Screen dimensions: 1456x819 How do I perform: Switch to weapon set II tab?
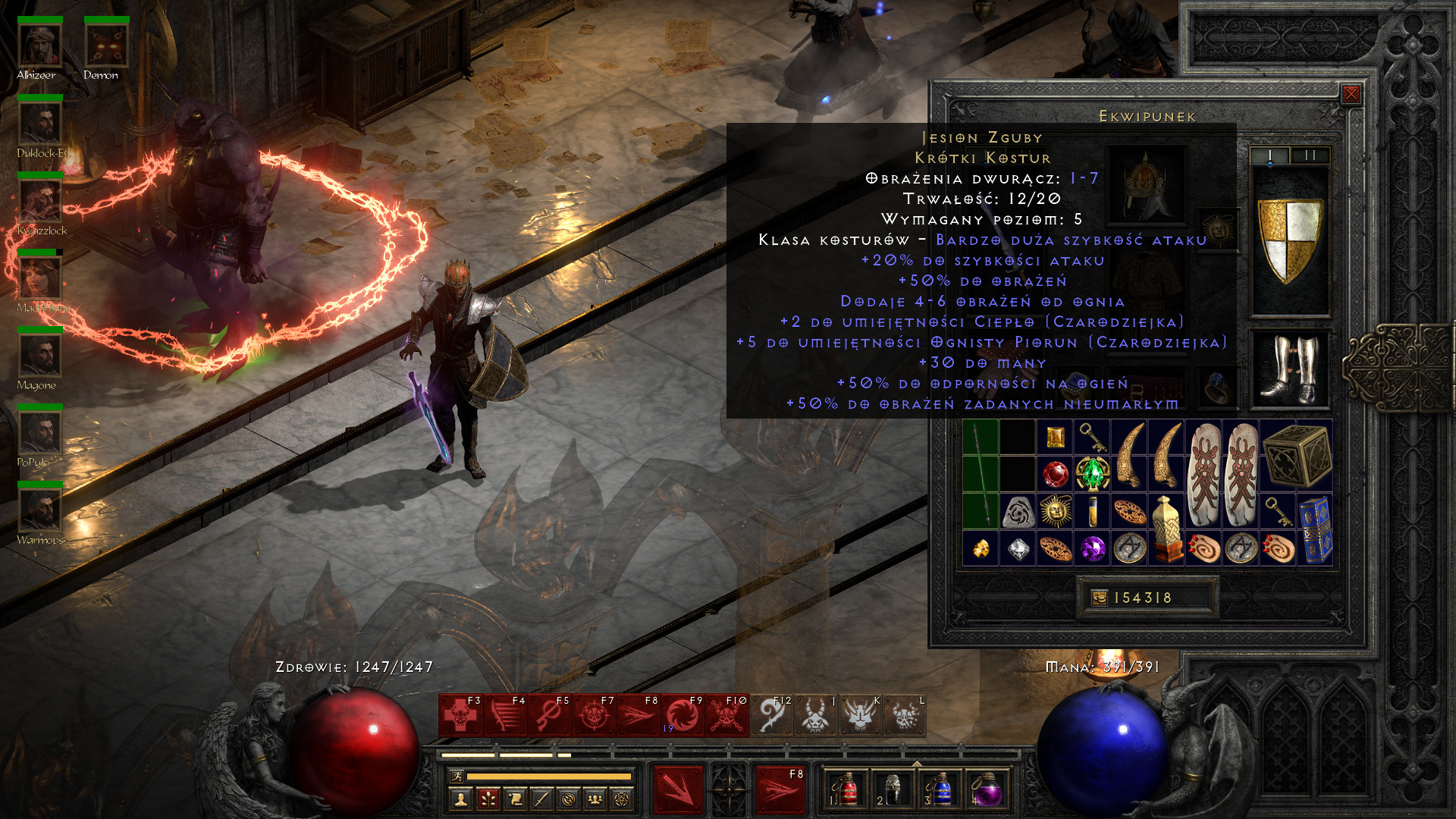(x=1310, y=155)
